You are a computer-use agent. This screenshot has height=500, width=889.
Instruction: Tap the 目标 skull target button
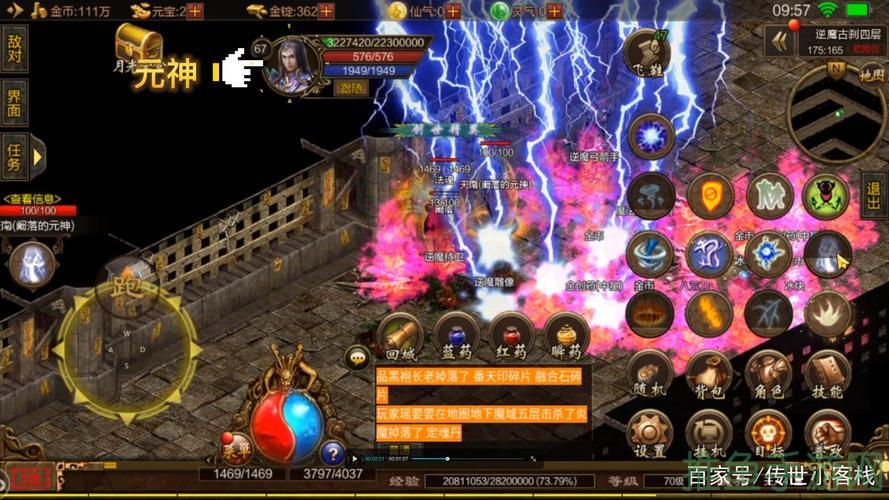point(768,432)
